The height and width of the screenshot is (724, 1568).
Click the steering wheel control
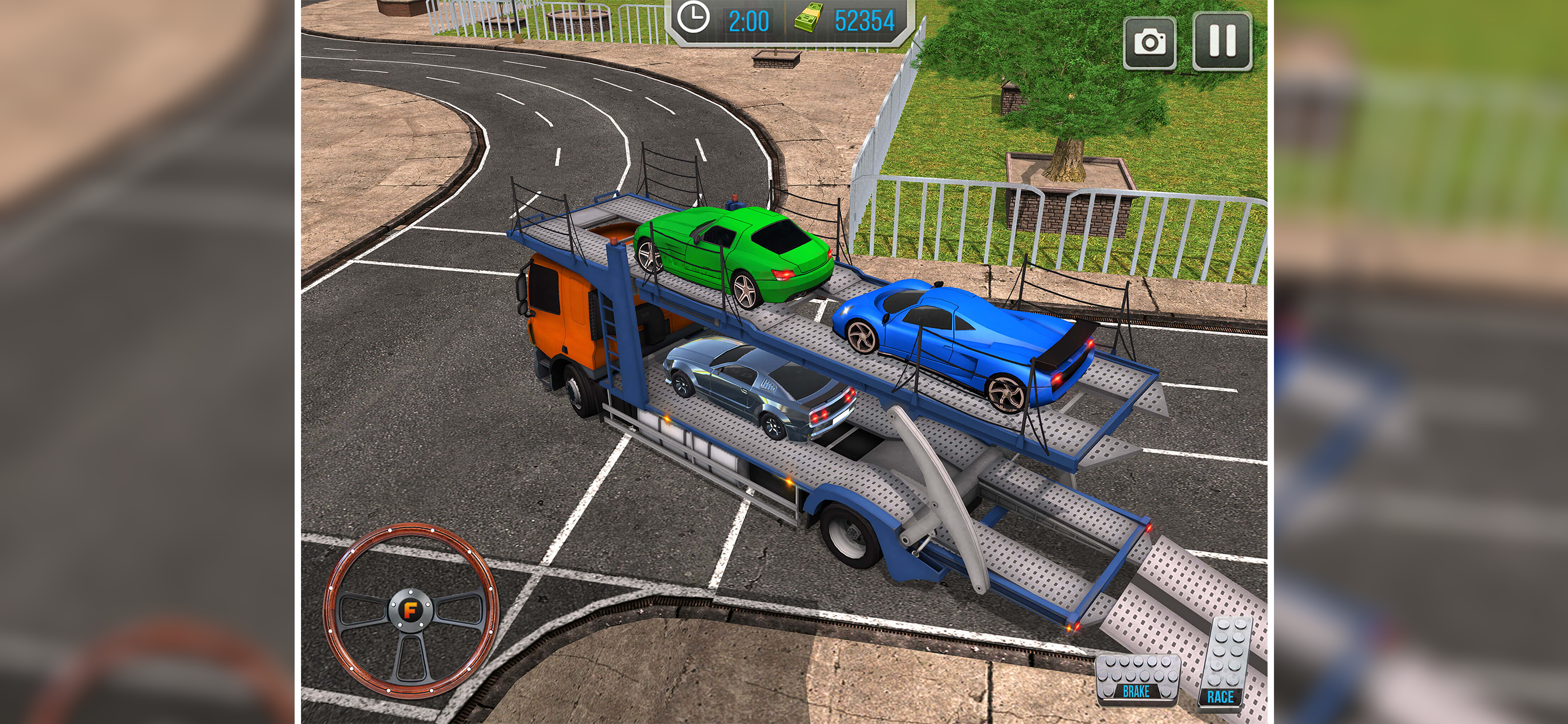(x=411, y=609)
